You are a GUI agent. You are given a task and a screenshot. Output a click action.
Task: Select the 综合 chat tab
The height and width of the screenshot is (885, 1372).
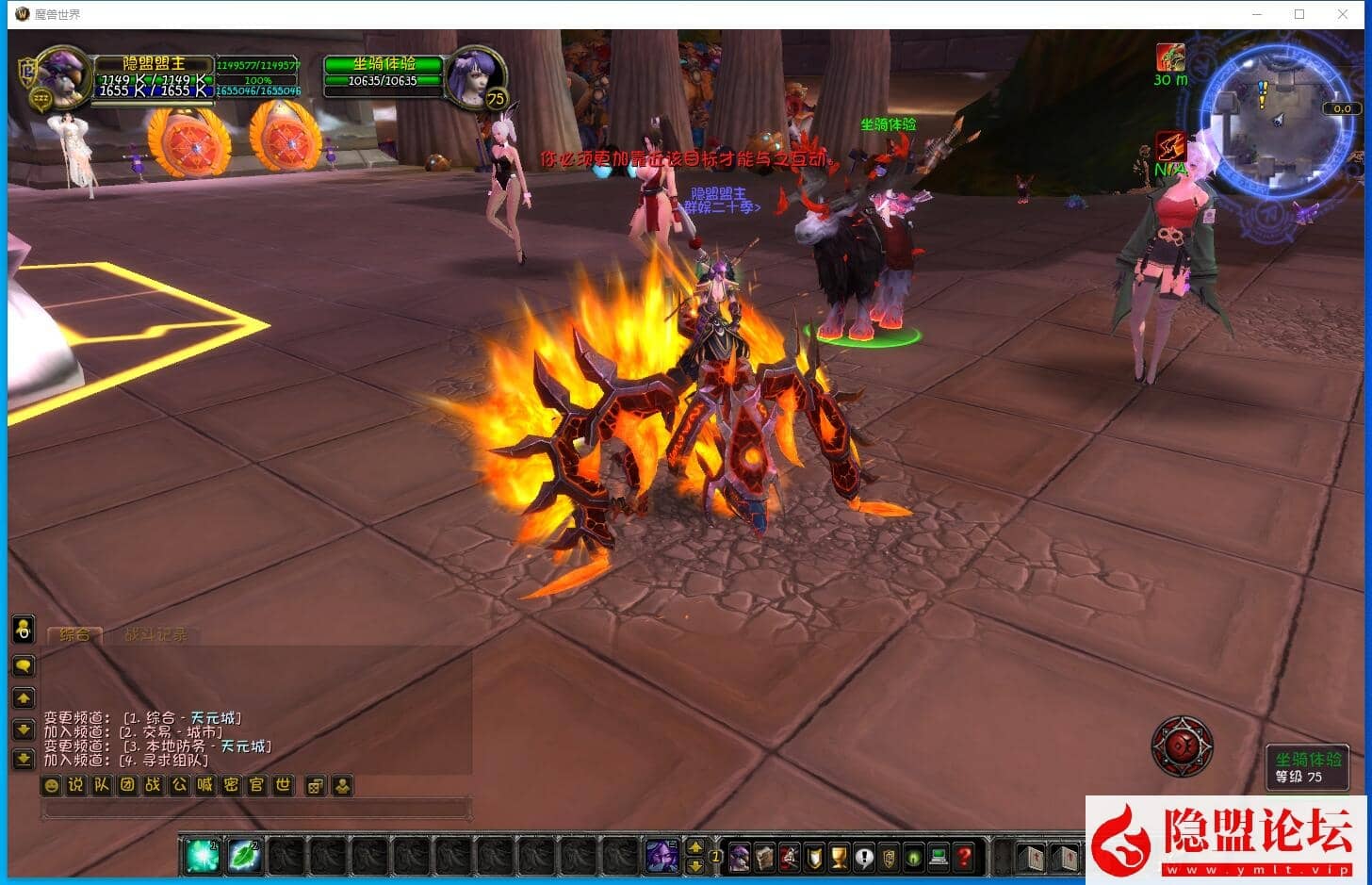click(x=74, y=634)
